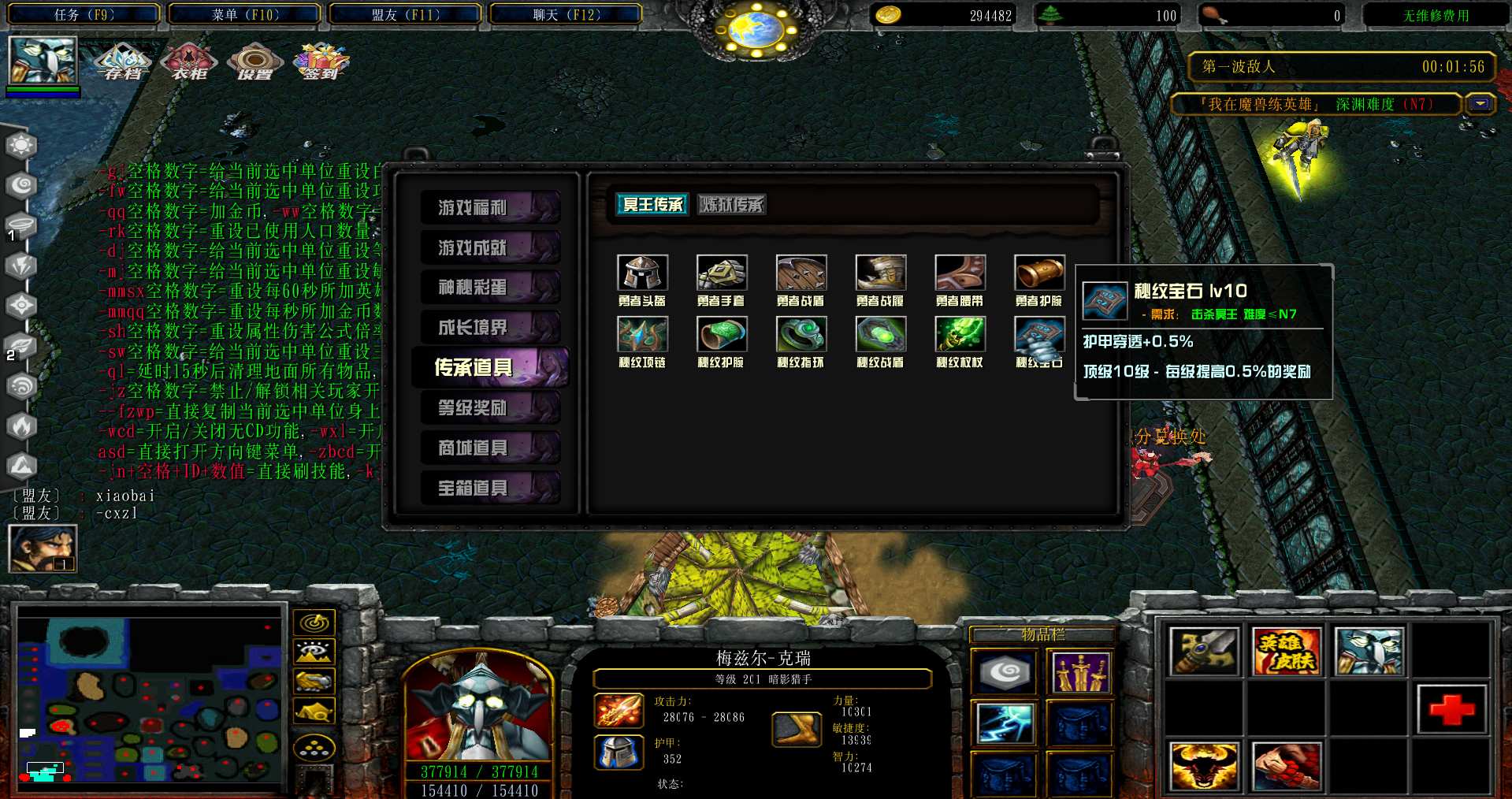This screenshot has width=1512, height=799.
Task: Switch to the 冻狱传承 tab
Action: pos(732,205)
